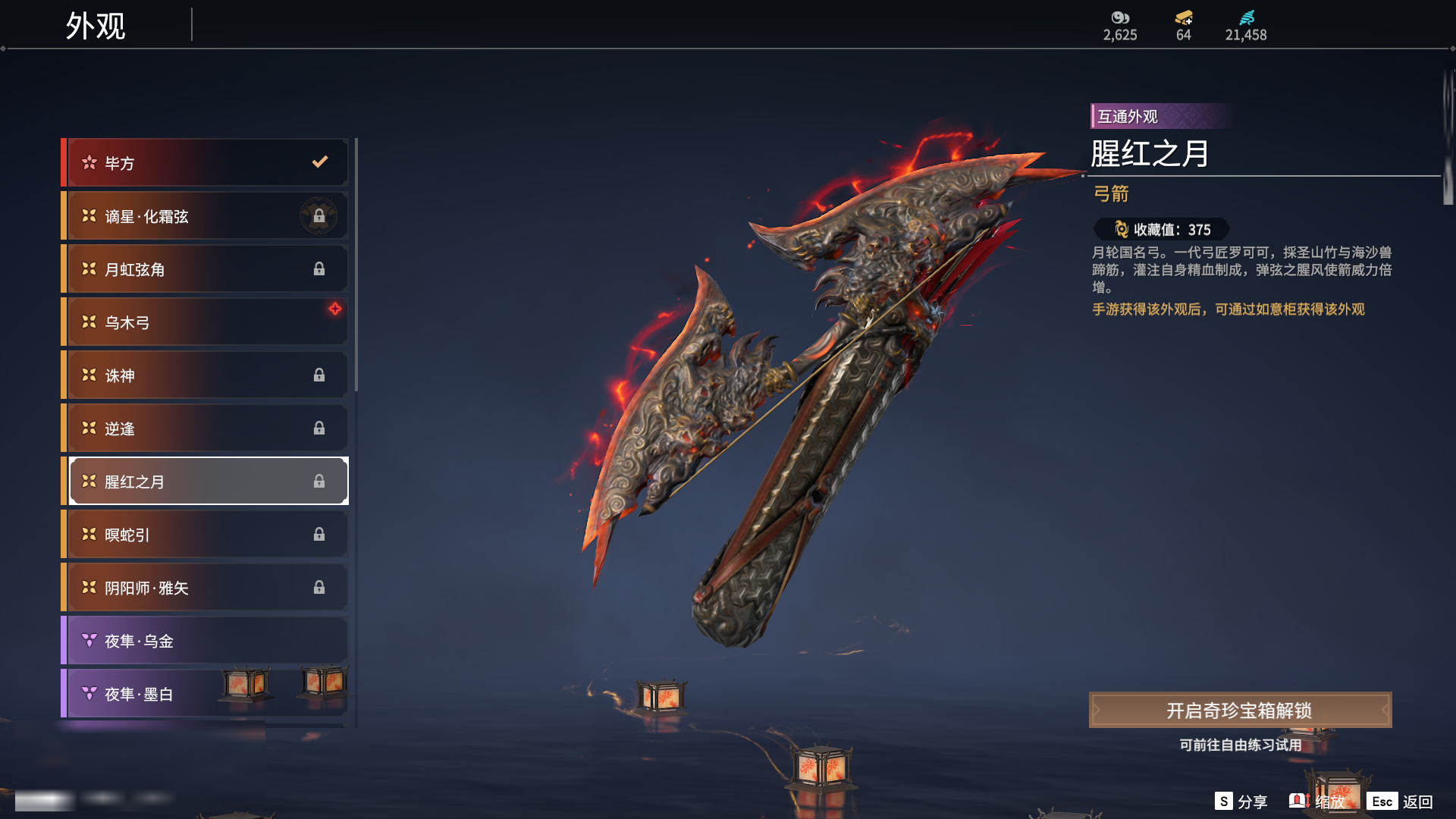Open the 分享 share option

(1241, 802)
